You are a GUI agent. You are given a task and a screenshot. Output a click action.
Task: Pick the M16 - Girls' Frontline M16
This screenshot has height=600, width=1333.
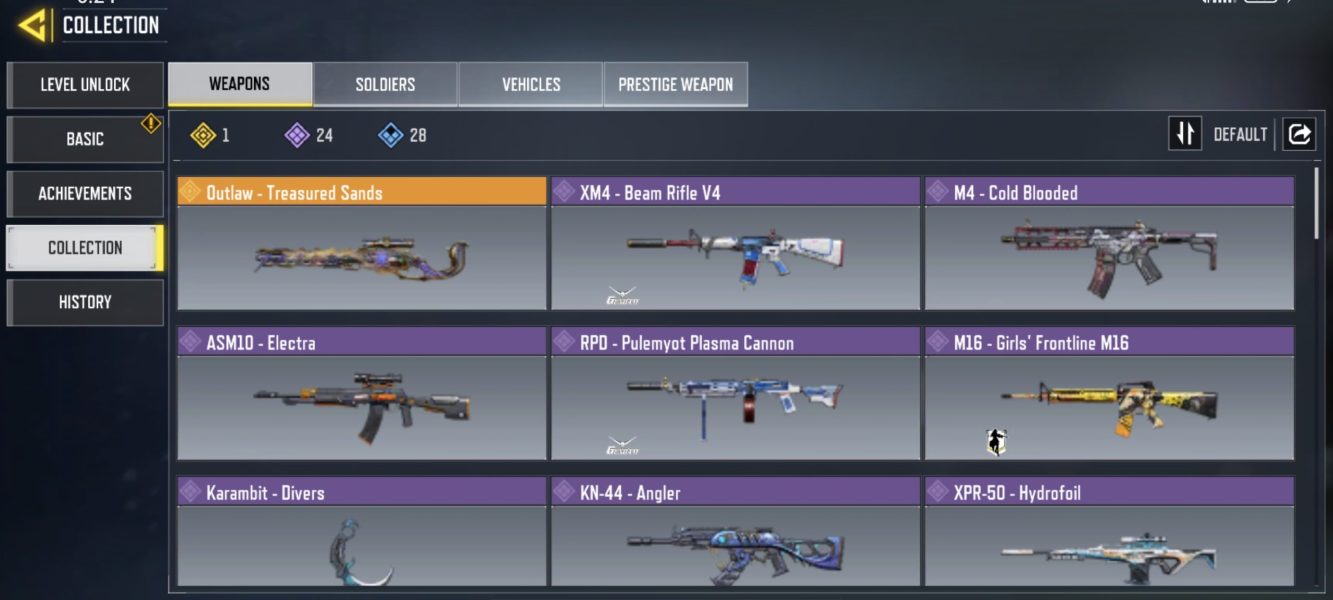(1109, 394)
